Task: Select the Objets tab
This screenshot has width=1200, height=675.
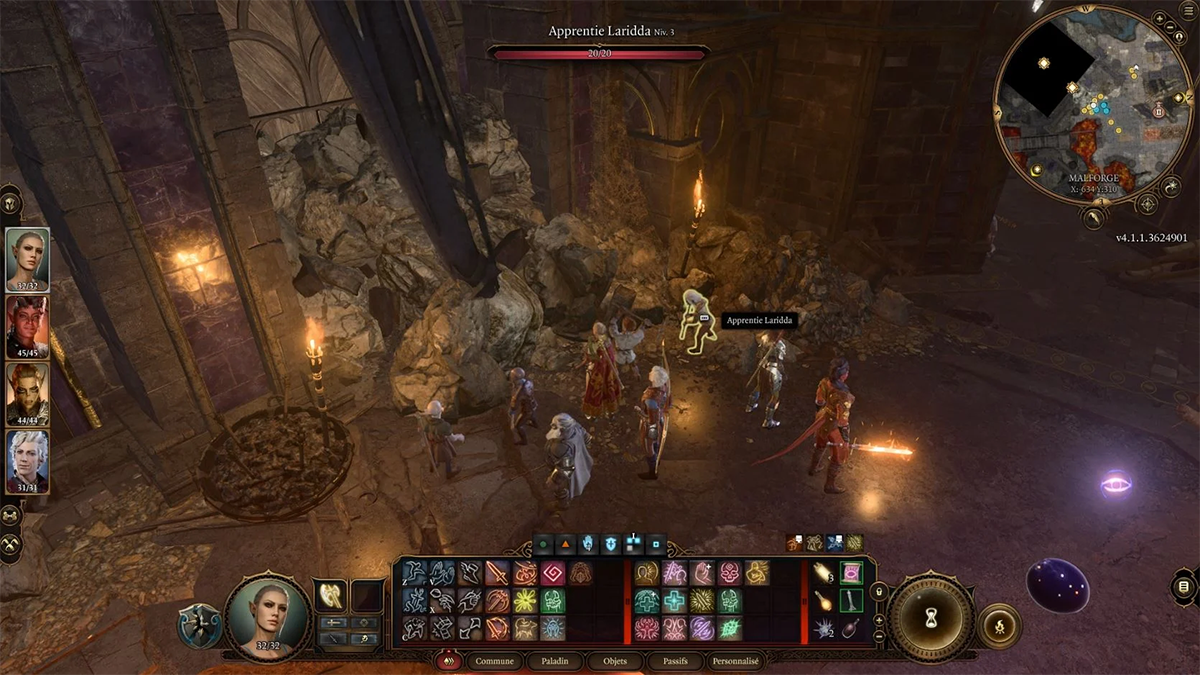Action: pos(614,661)
